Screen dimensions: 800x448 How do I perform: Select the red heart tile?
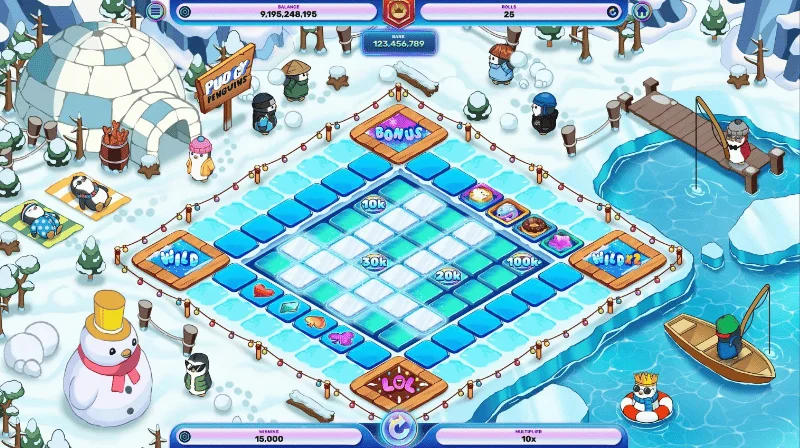[x=261, y=292]
